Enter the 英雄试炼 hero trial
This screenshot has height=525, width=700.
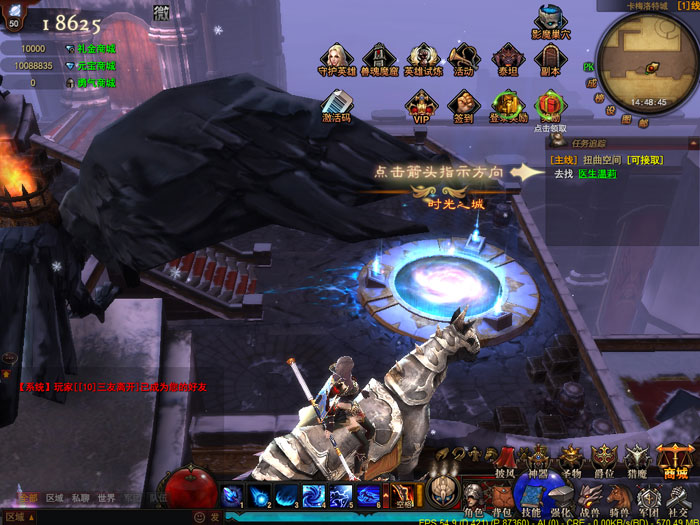[422, 57]
